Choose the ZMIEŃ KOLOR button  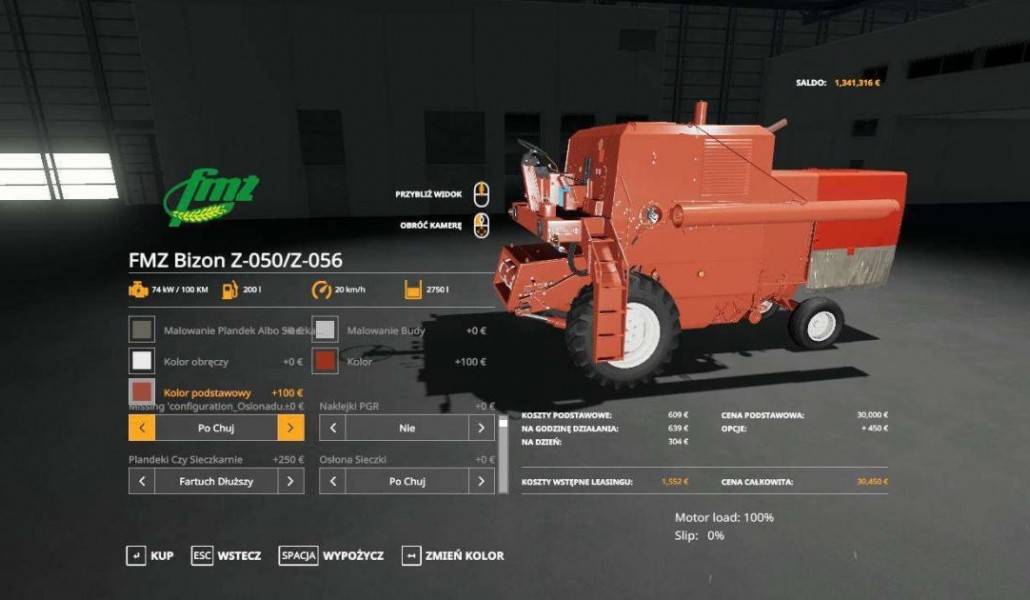coord(453,555)
